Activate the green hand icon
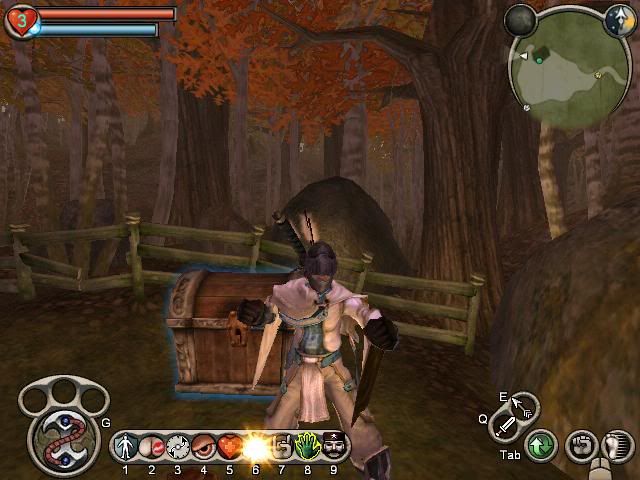The image size is (640, 480). tap(307, 446)
